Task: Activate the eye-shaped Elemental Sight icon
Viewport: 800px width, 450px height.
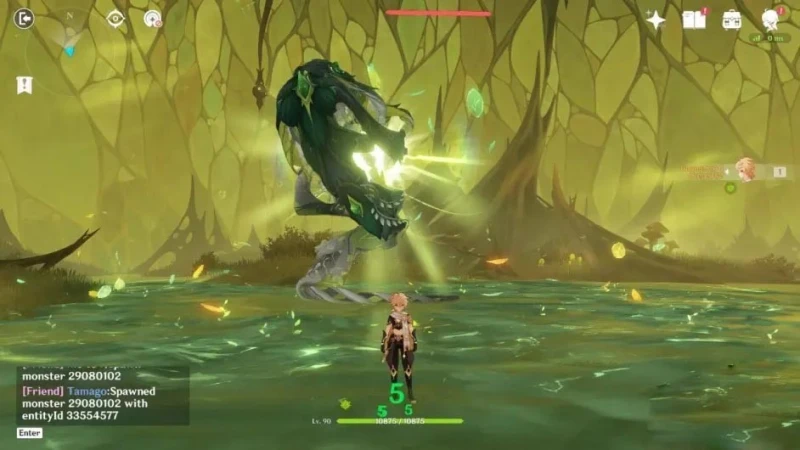Action: click(116, 18)
